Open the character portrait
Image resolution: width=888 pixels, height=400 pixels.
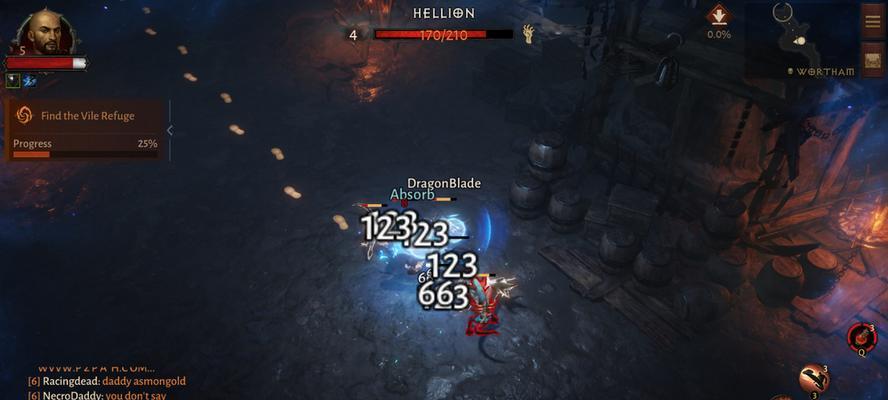click(x=46, y=33)
